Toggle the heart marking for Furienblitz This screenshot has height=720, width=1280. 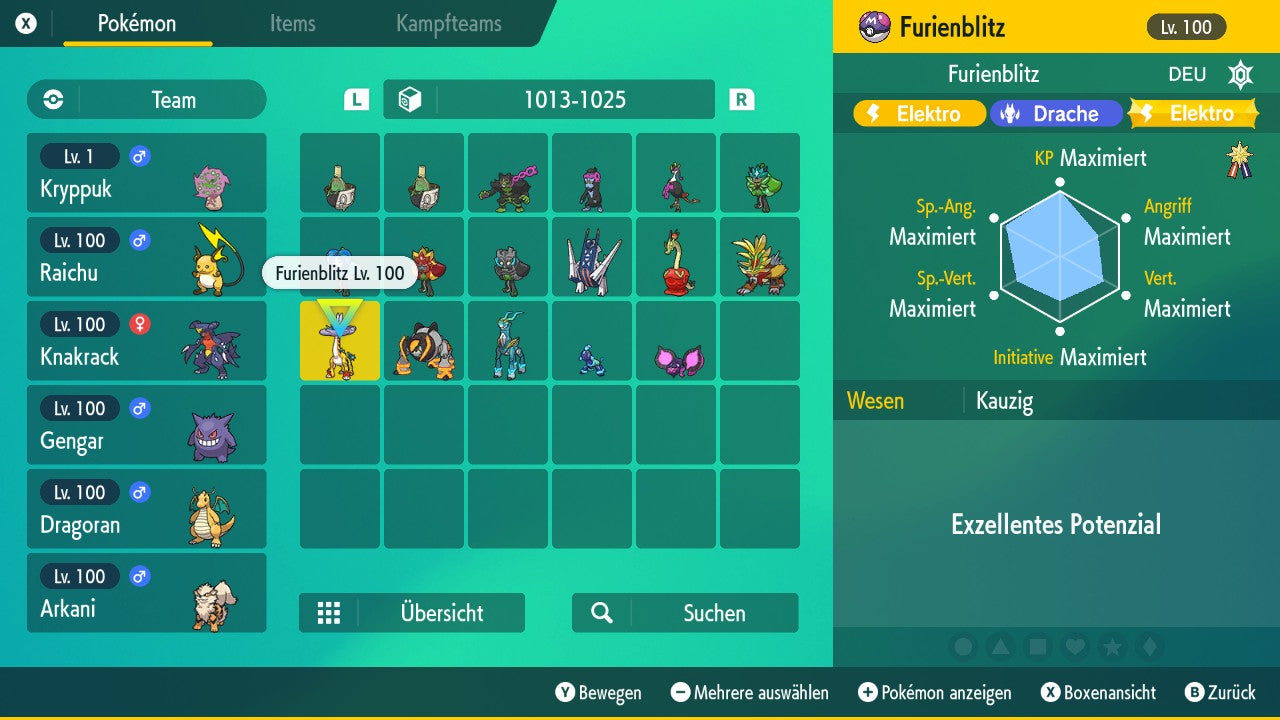pyautogui.click(x=1074, y=647)
